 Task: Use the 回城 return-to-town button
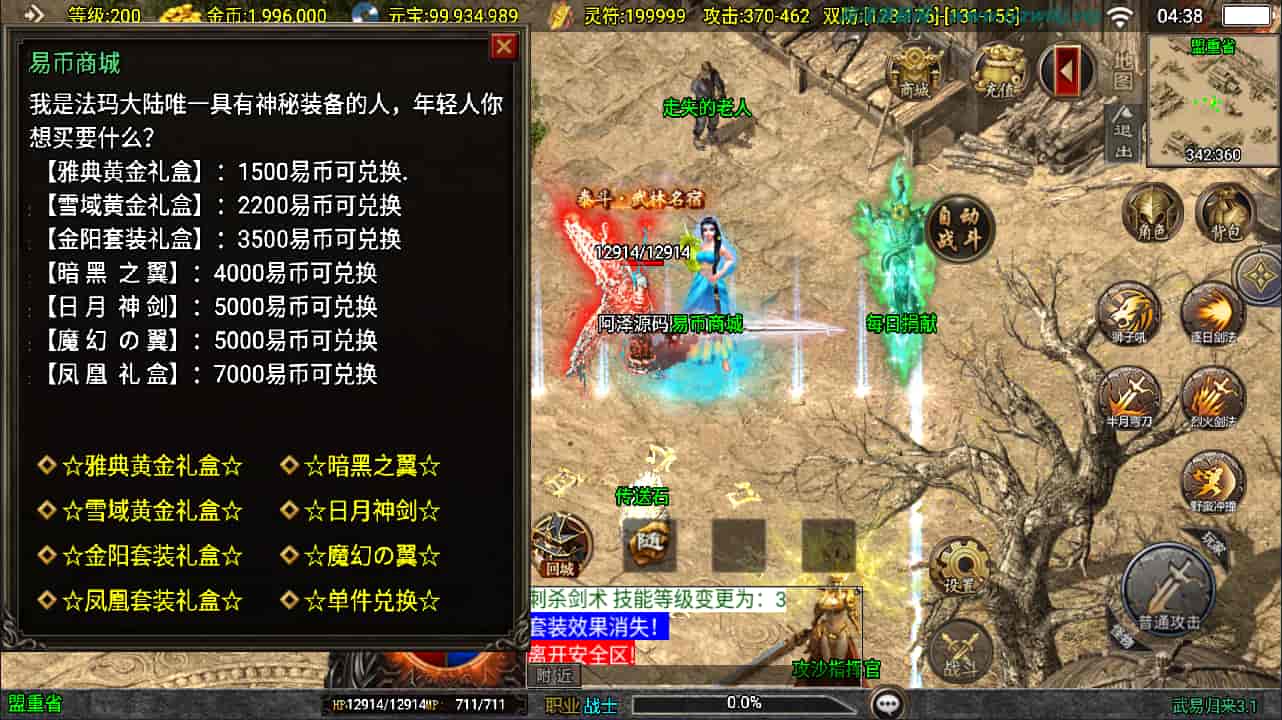coord(560,546)
